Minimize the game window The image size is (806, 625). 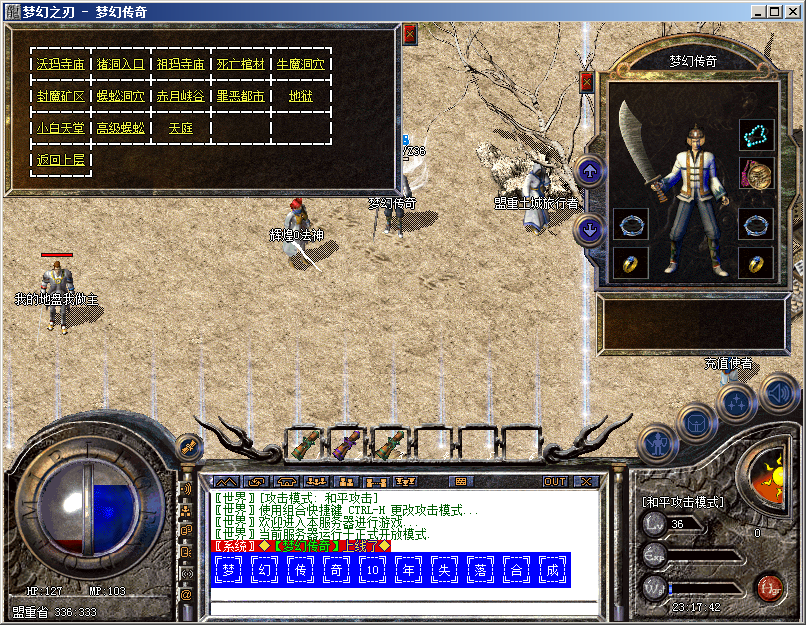click(x=759, y=12)
